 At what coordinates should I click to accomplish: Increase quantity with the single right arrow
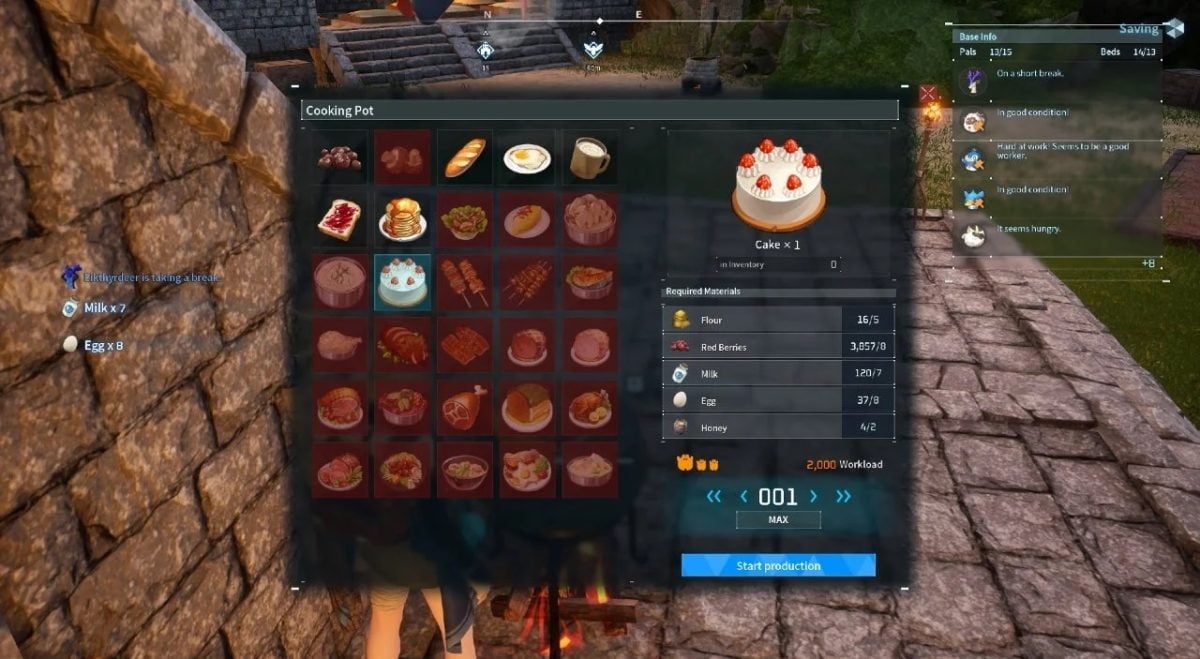813,496
